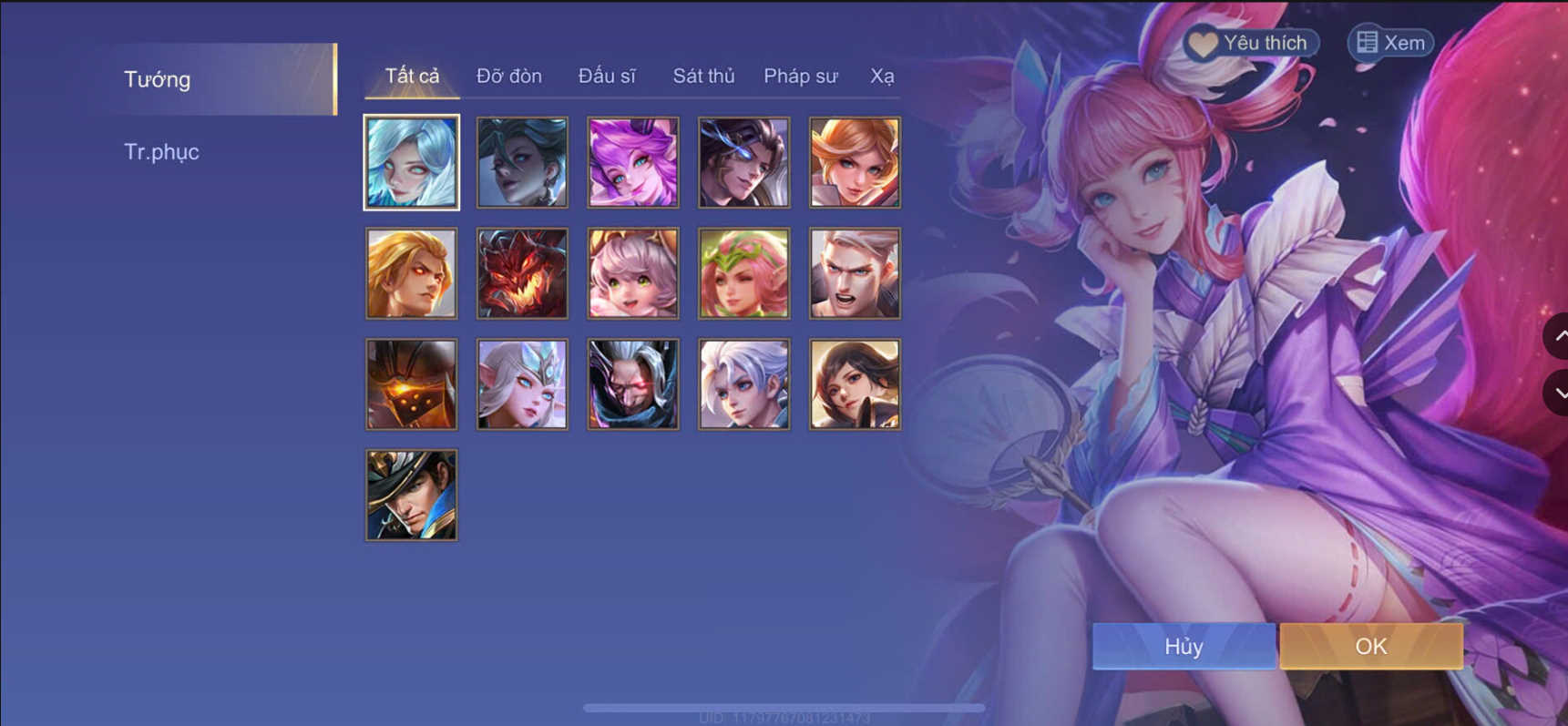Select the dark hero with glowing red eyes
This screenshot has height=726, width=1568.
coord(633,383)
